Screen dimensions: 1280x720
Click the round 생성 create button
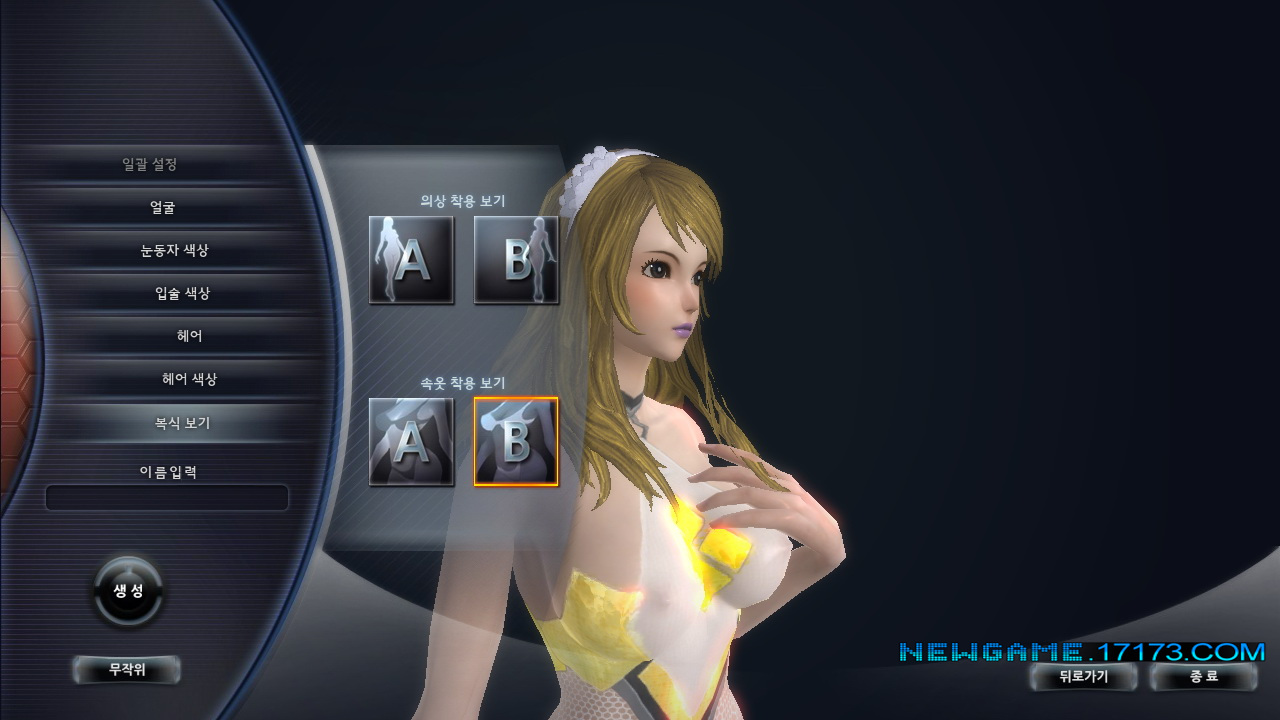(x=129, y=591)
